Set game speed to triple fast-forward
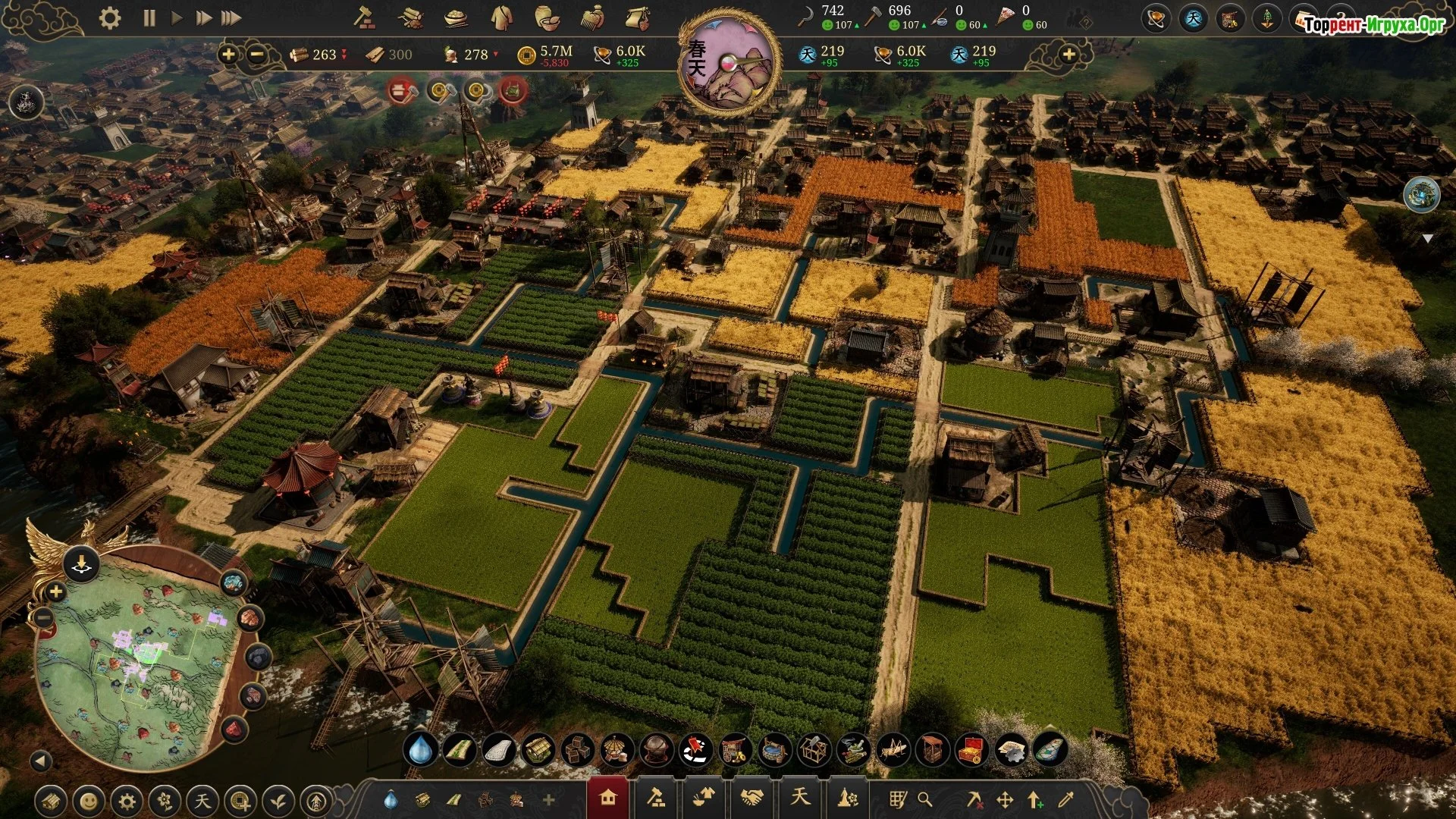 231,18
